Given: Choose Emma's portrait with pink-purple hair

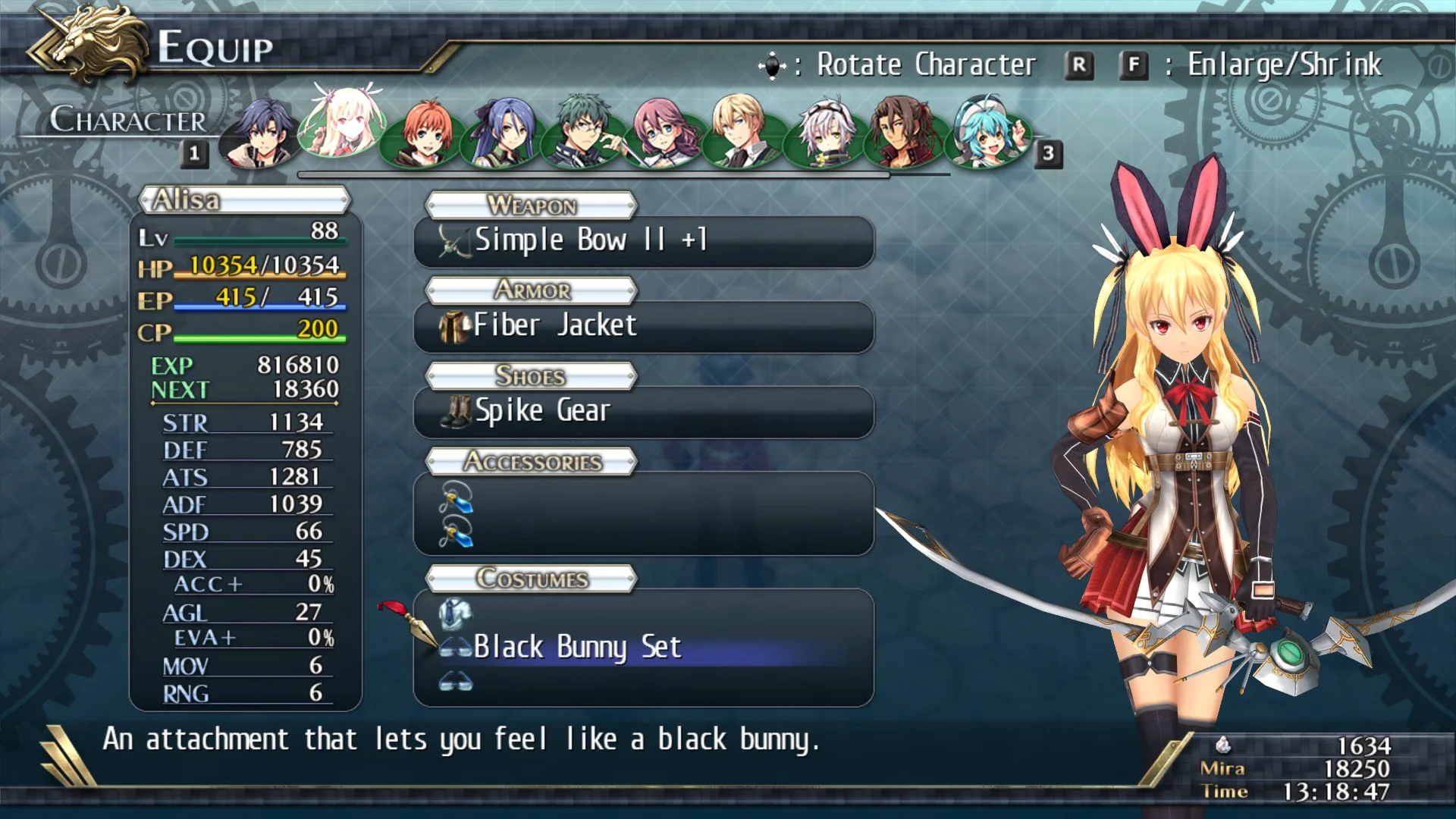Looking at the screenshot, I should tap(663, 133).
